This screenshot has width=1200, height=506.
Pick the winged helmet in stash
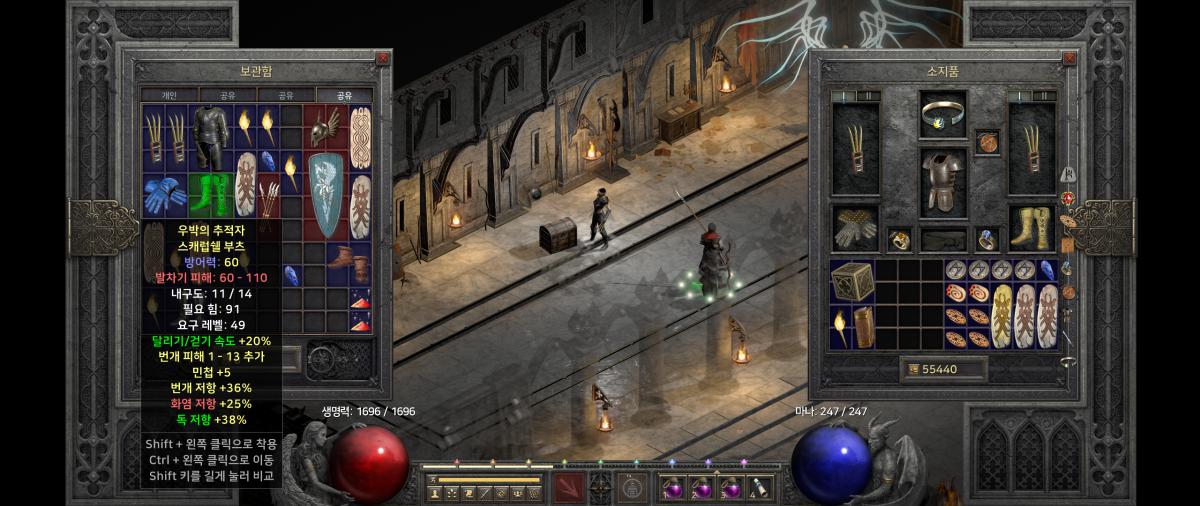[325, 127]
